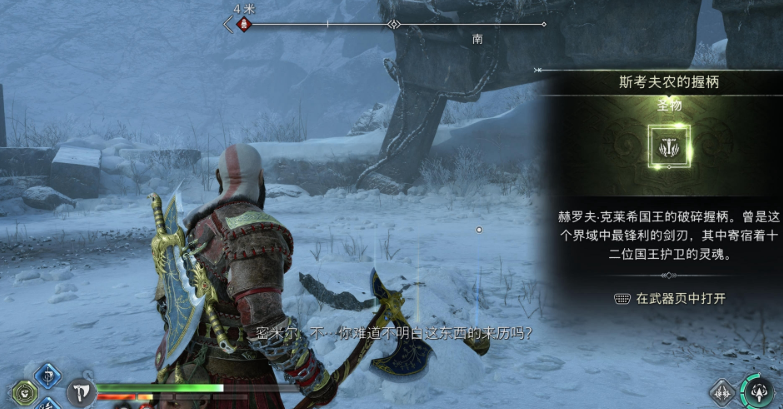Image resolution: width=783 pixels, height=409 pixels.
Task: Select the Leviathan Axe weapon icon
Action: click(x=81, y=392)
